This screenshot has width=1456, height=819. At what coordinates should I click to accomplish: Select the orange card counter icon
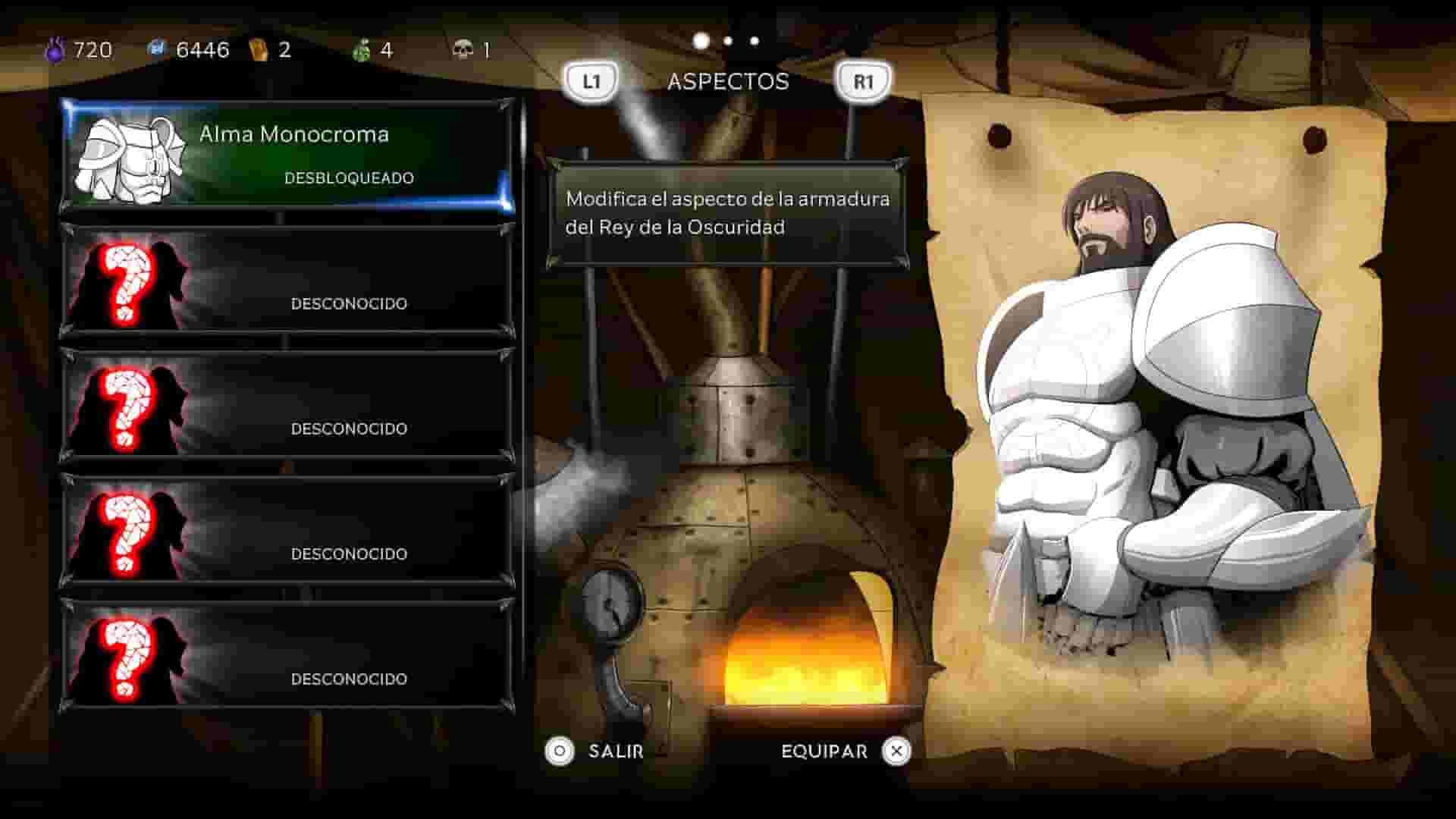(x=258, y=49)
